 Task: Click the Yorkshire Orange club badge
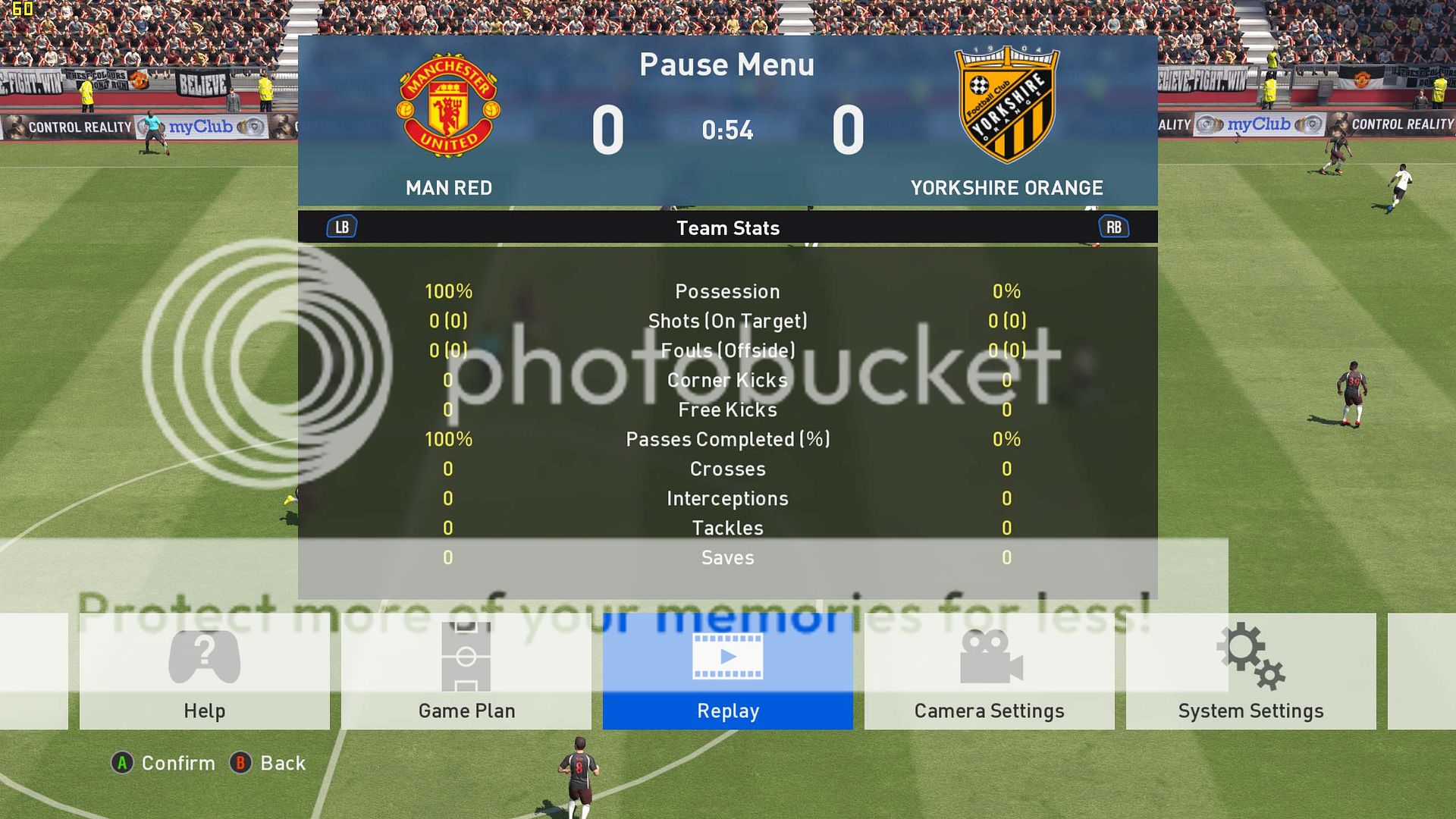[x=1006, y=104]
